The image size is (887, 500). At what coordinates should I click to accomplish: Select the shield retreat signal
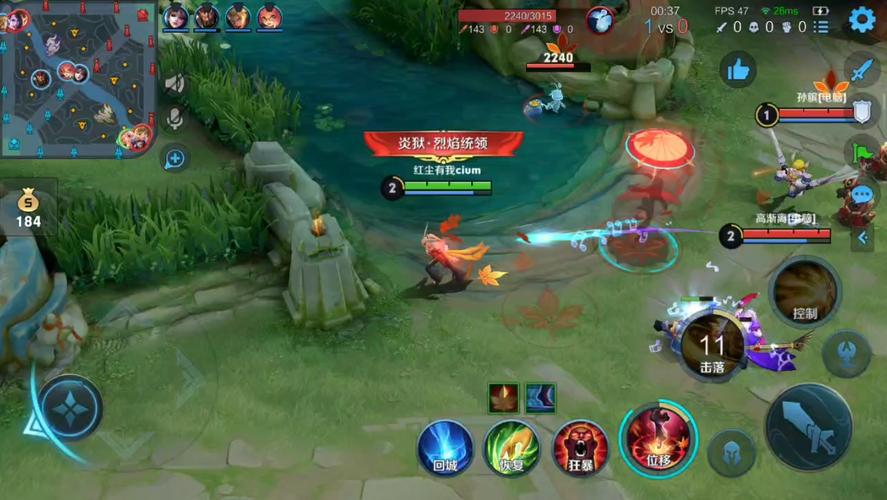point(861,111)
